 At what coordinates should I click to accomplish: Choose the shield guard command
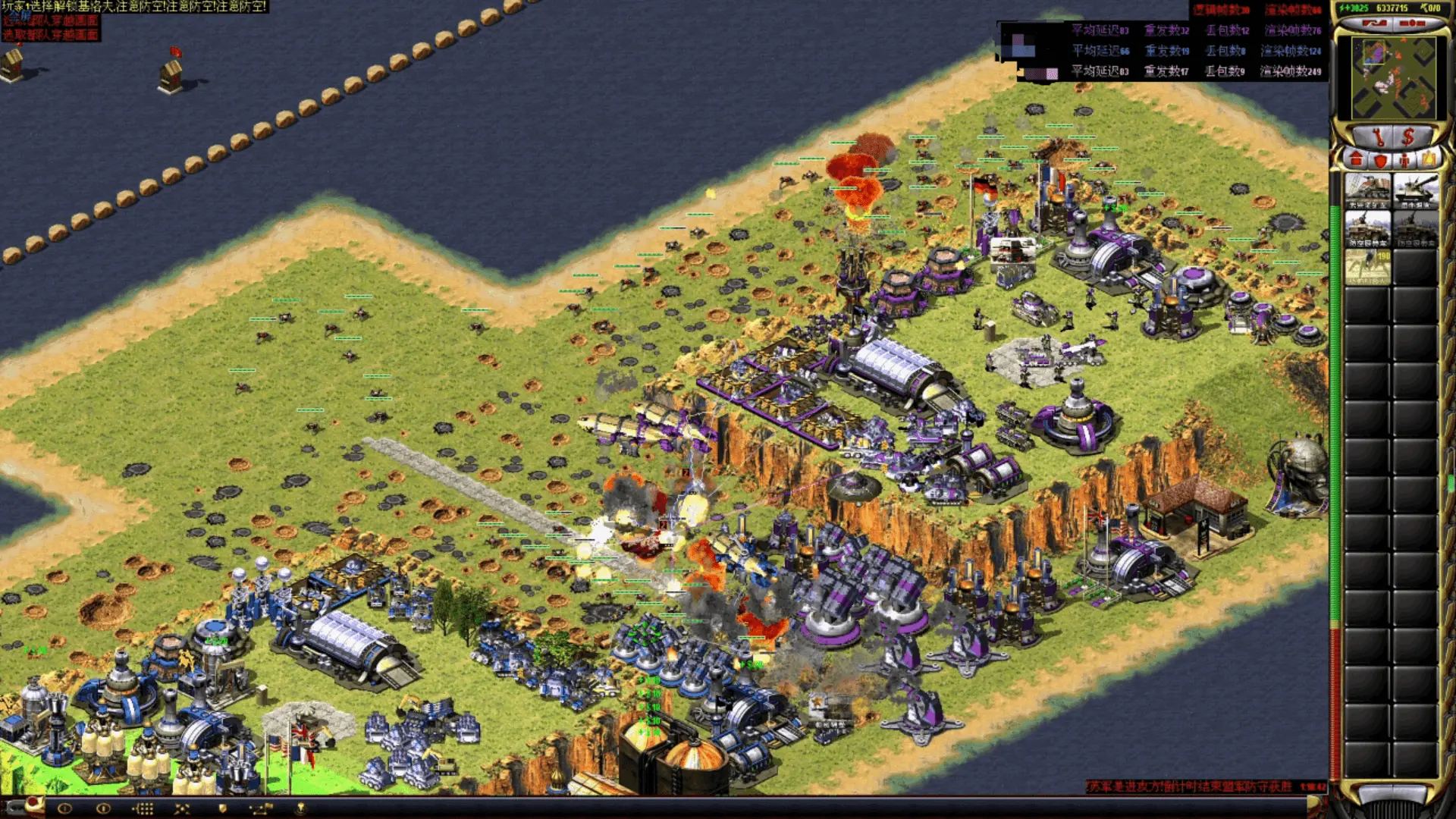point(222,808)
